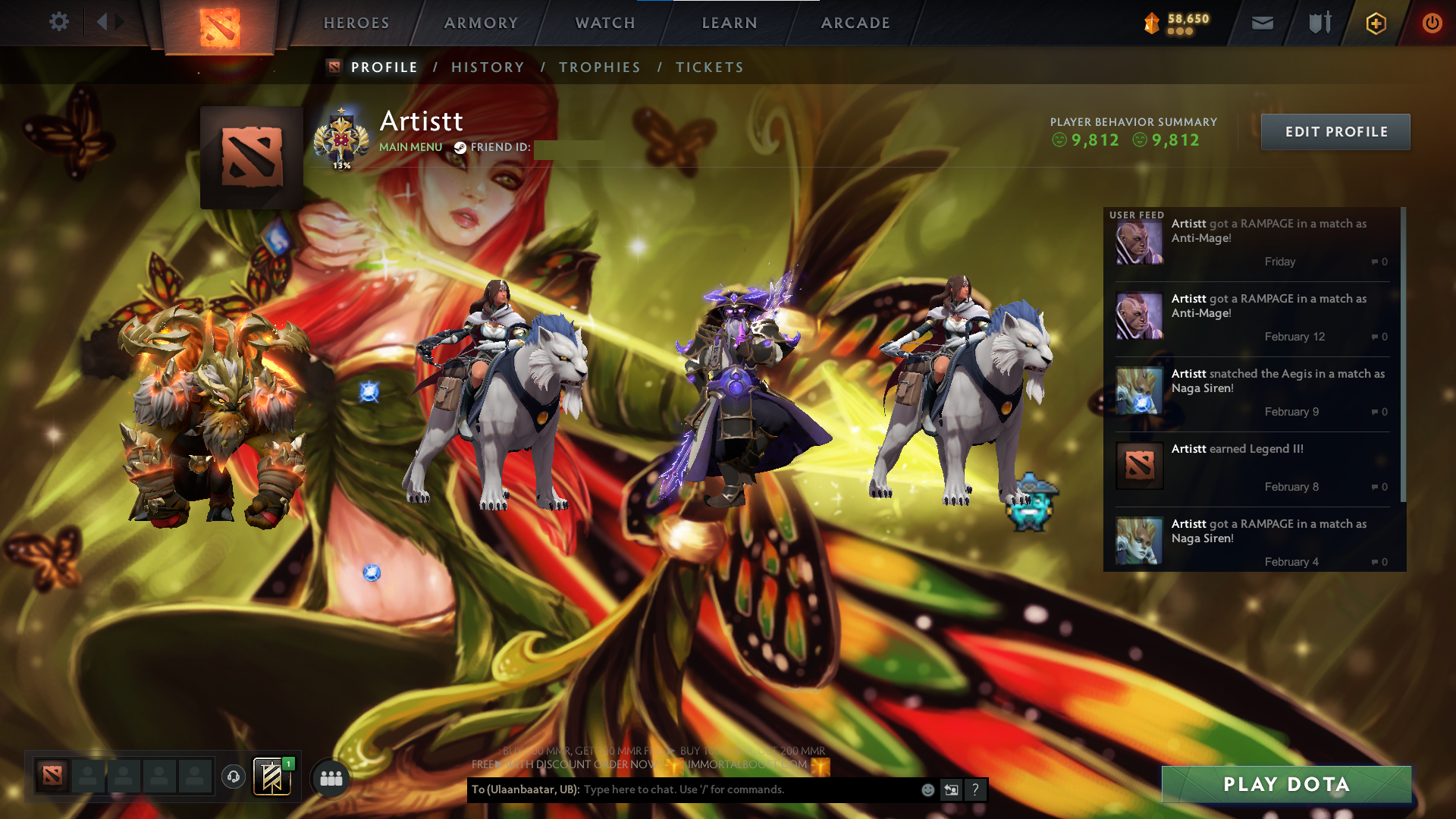Open the gold Dota Plus hexagon icon

[x=1376, y=23]
